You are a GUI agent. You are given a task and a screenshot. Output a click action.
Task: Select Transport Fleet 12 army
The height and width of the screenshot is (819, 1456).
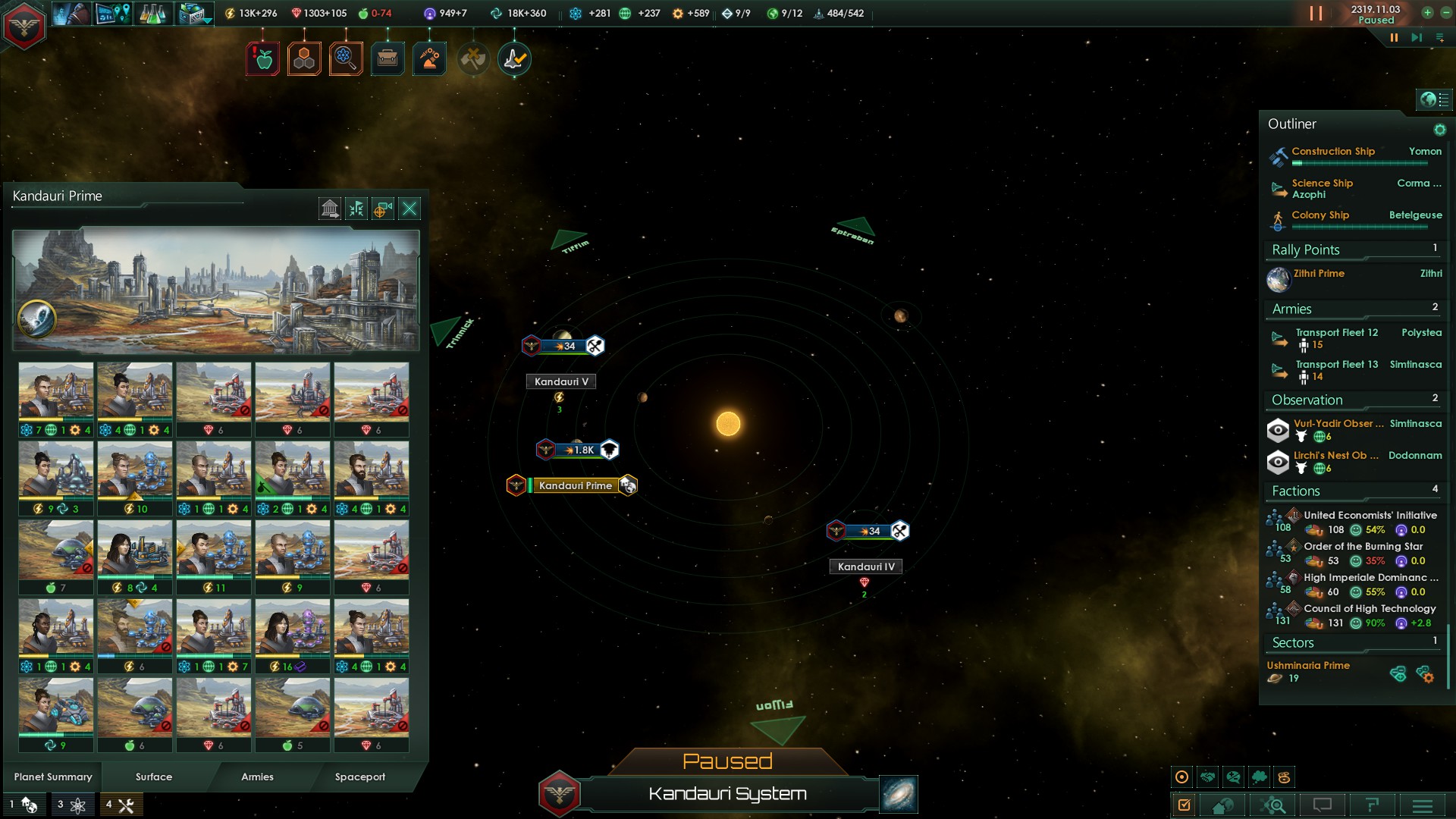click(x=1336, y=333)
